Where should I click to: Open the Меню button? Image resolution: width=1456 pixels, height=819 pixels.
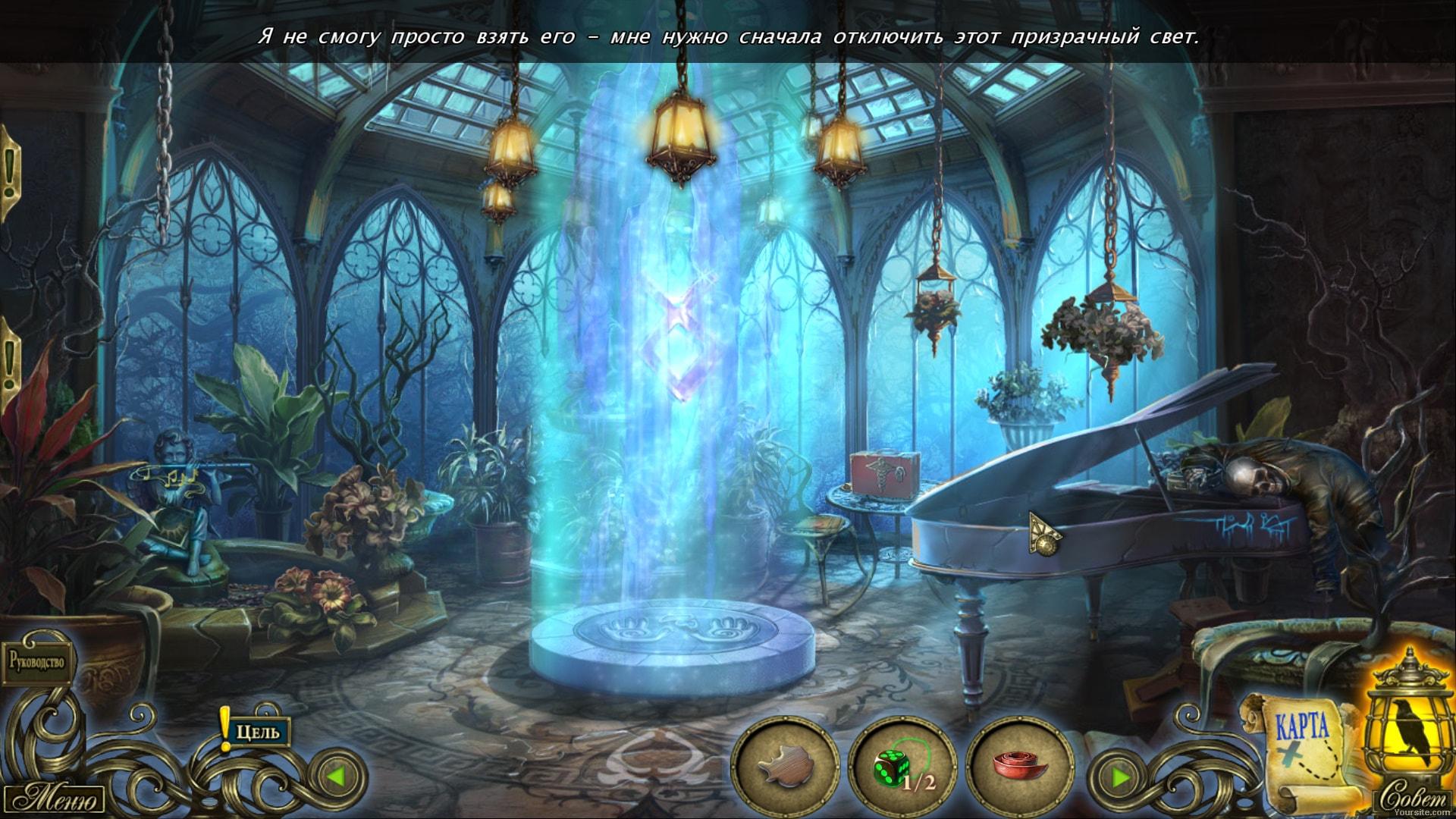pyautogui.click(x=57, y=799)
